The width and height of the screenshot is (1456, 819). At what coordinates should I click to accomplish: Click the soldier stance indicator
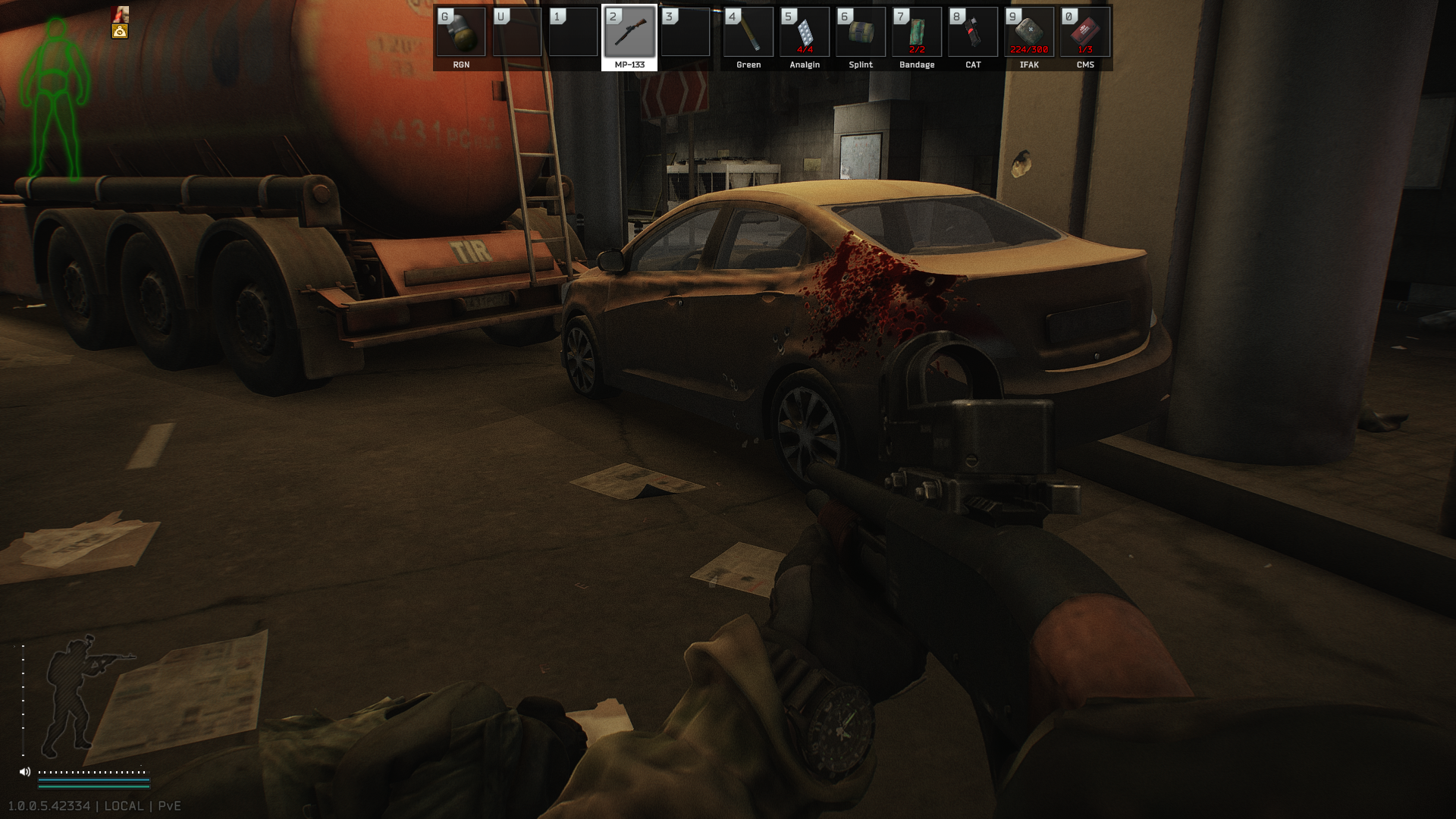coord(76,694)
